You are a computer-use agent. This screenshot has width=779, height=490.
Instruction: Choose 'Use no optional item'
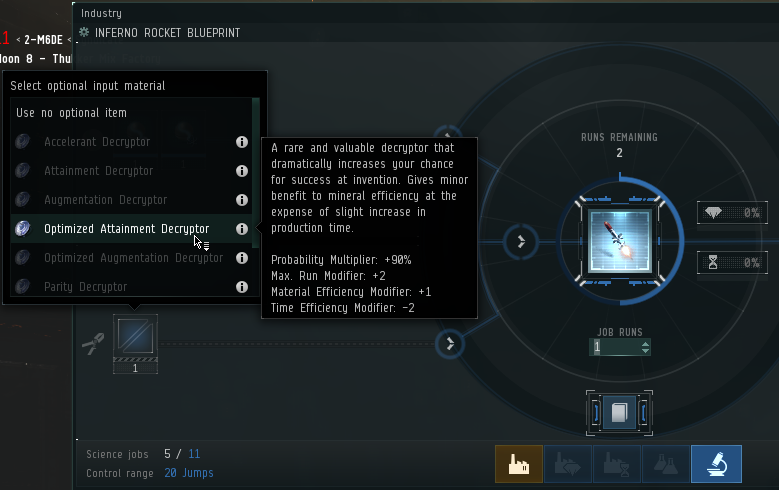[71, 113]
